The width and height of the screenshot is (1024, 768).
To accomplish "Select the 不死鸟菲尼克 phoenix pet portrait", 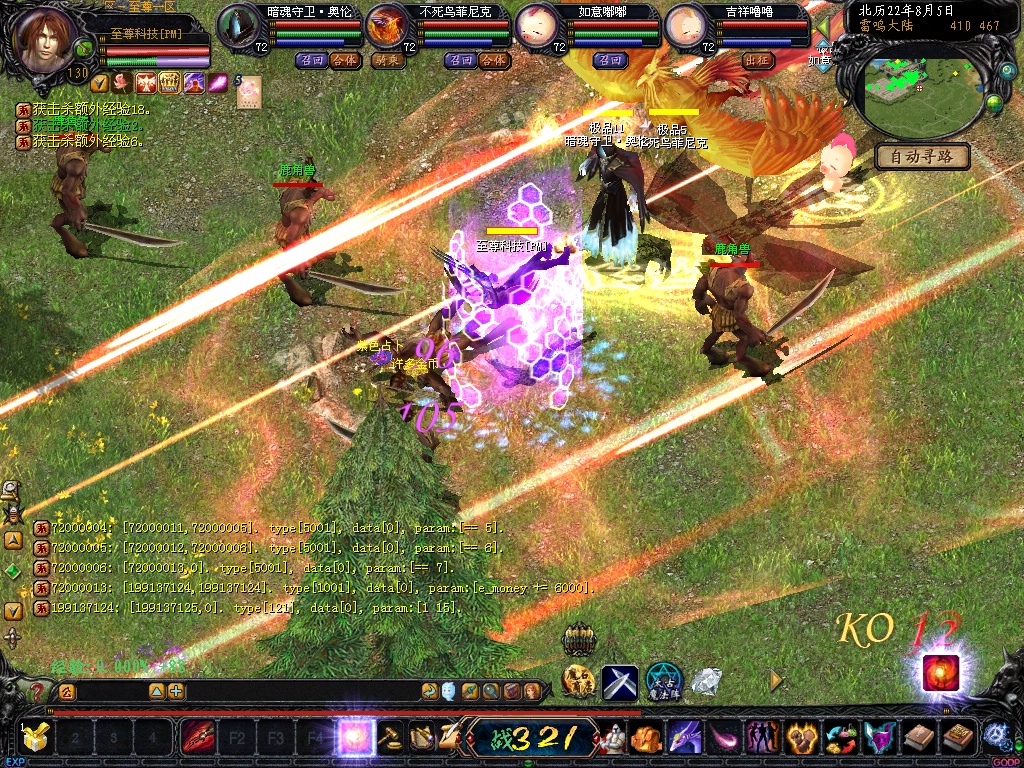I will point(390,27).
